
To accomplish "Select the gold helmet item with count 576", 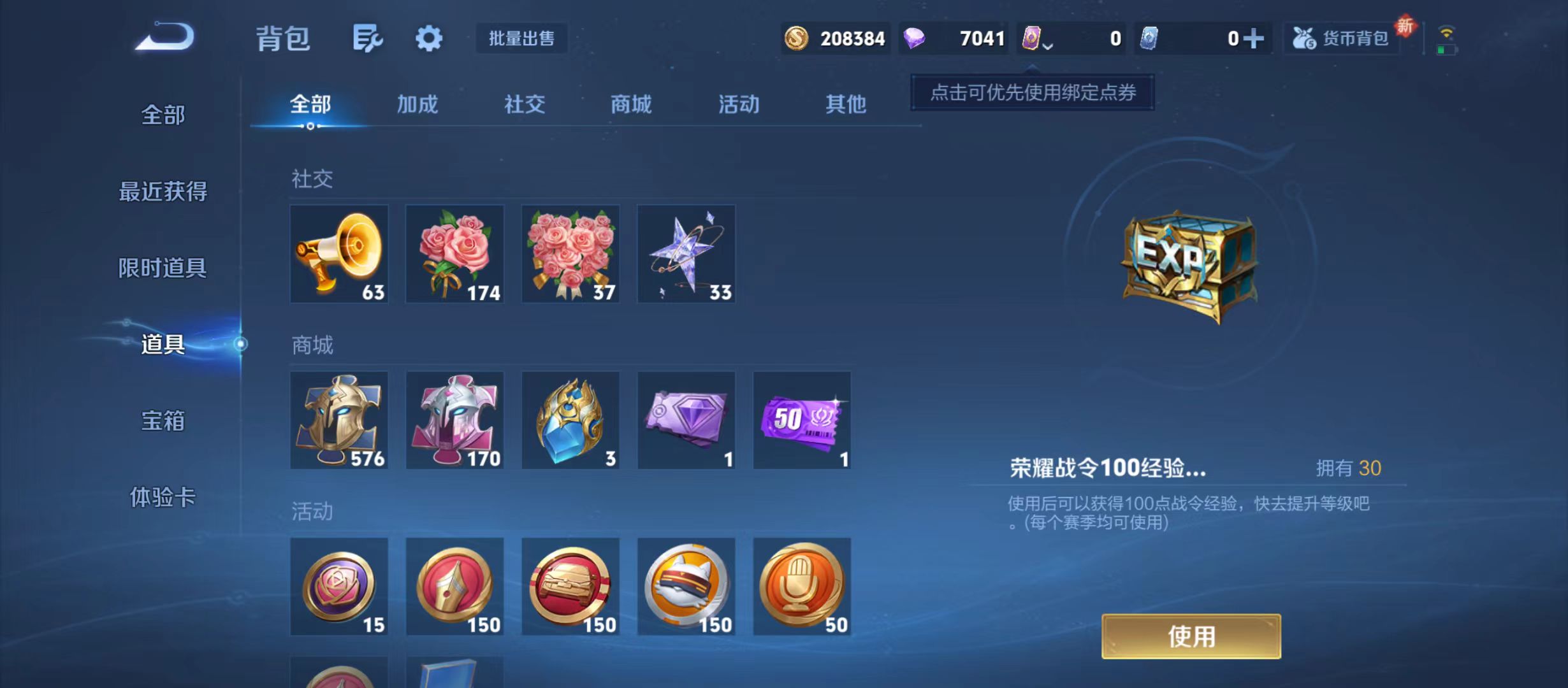I will click(339, 420).
